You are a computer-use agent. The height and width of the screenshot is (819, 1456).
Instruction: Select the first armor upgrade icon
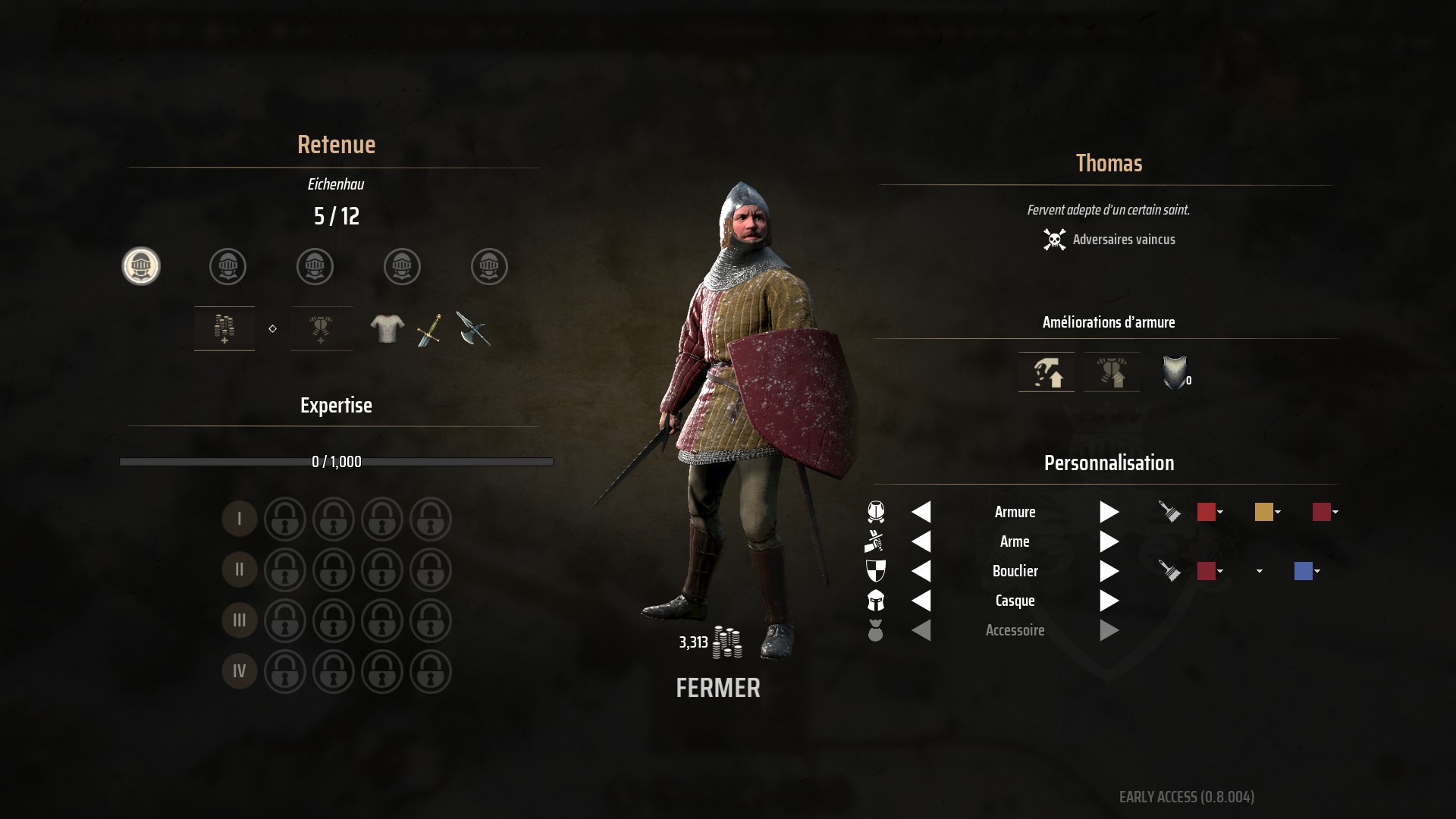pyautogui.click(x=1046, y=372)
